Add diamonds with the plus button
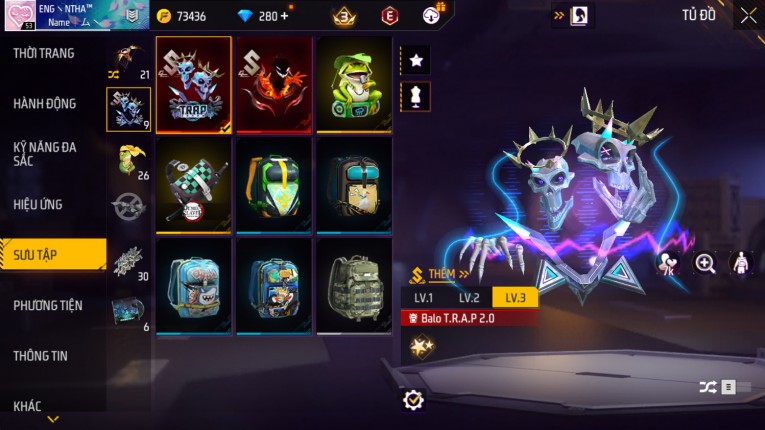Screen dimensions: 765x430 point(284,16)
